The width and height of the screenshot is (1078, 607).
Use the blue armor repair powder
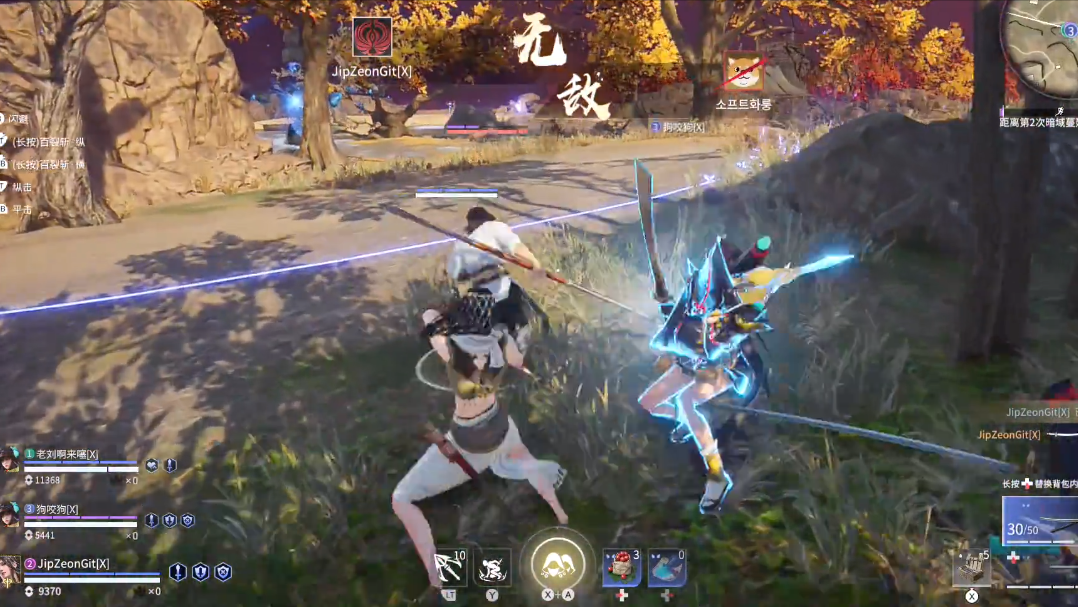(666, 567)
